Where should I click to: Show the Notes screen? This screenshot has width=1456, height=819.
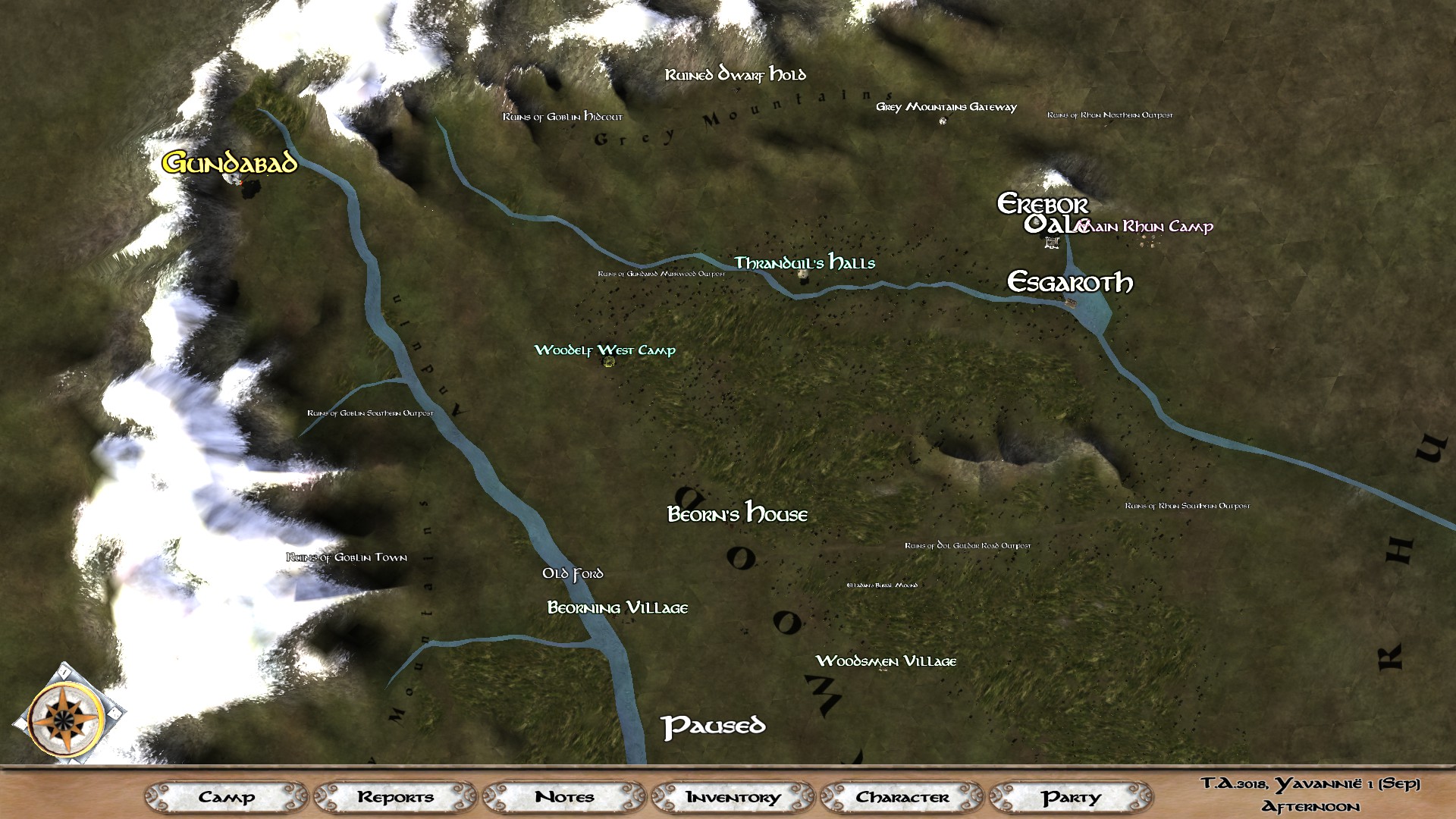(564, 797)
